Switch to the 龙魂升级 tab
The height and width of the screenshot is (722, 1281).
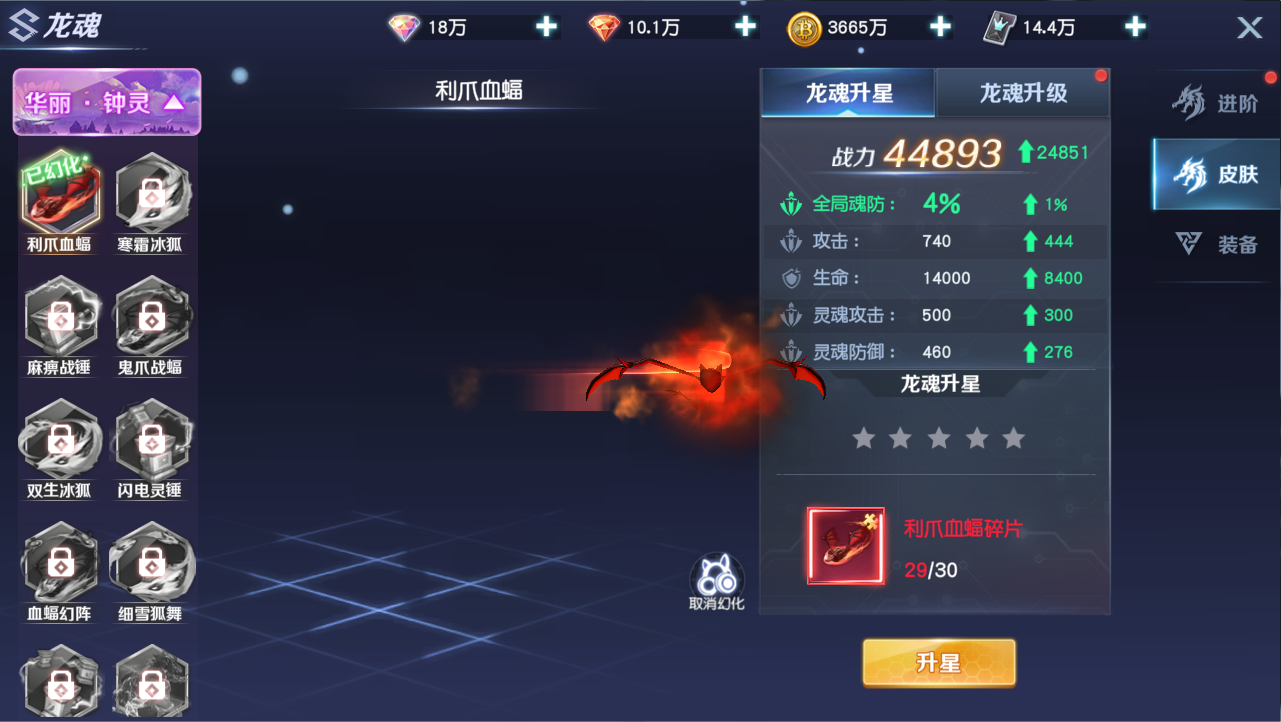(x=1023, y=92)
